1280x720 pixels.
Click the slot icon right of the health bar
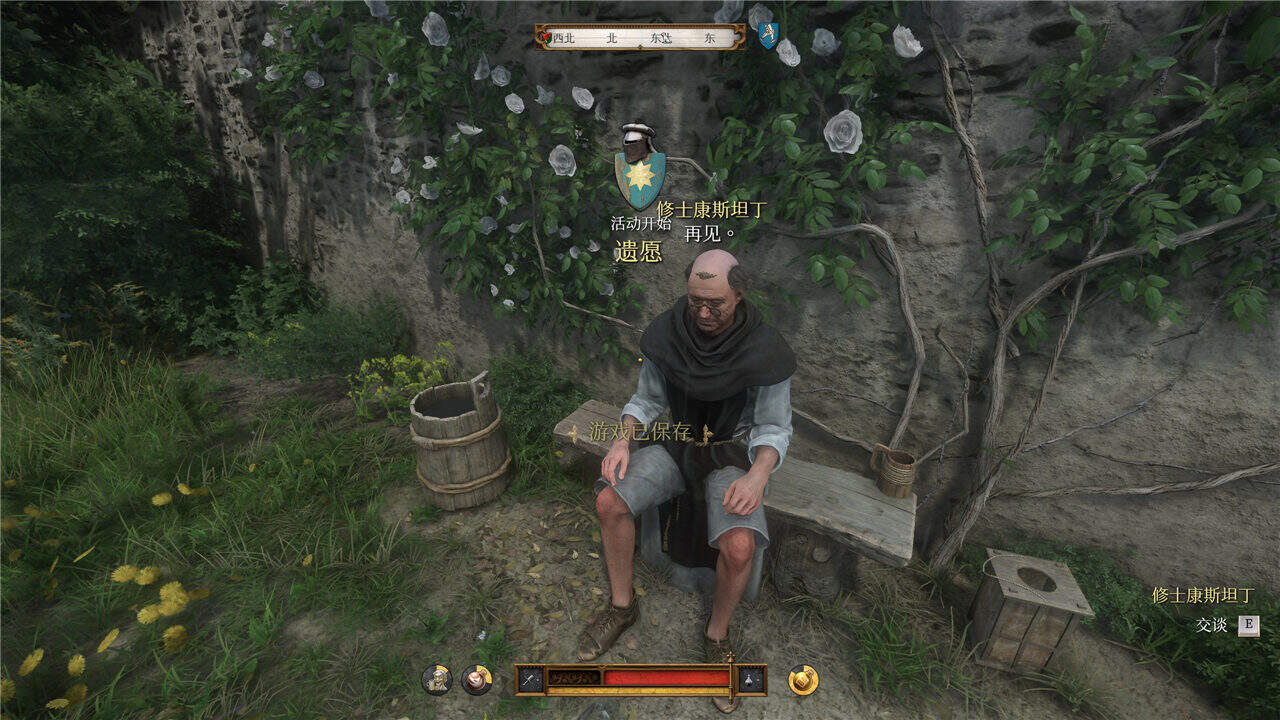click(752, 679)
